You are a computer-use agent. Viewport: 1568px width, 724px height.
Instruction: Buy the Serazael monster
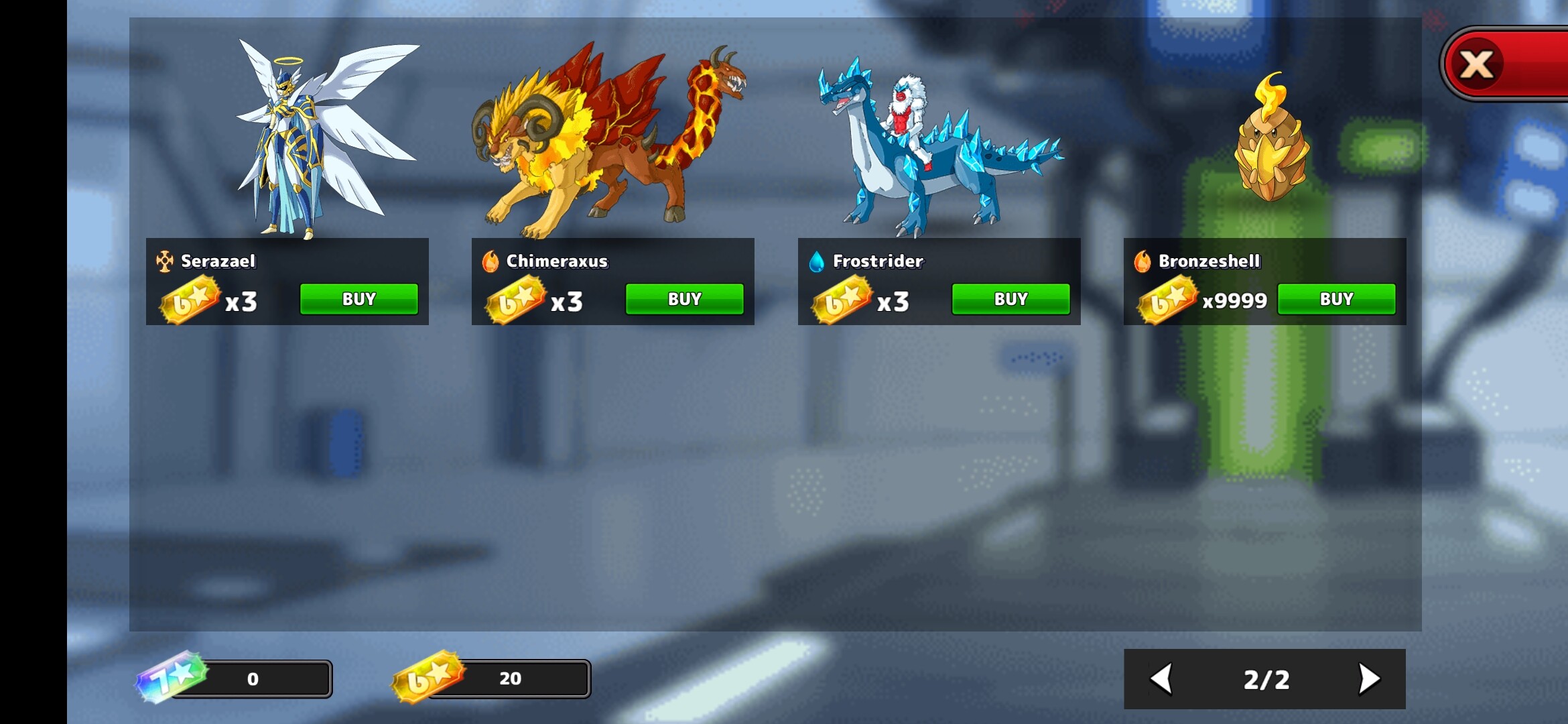click(x=358, y=299)
